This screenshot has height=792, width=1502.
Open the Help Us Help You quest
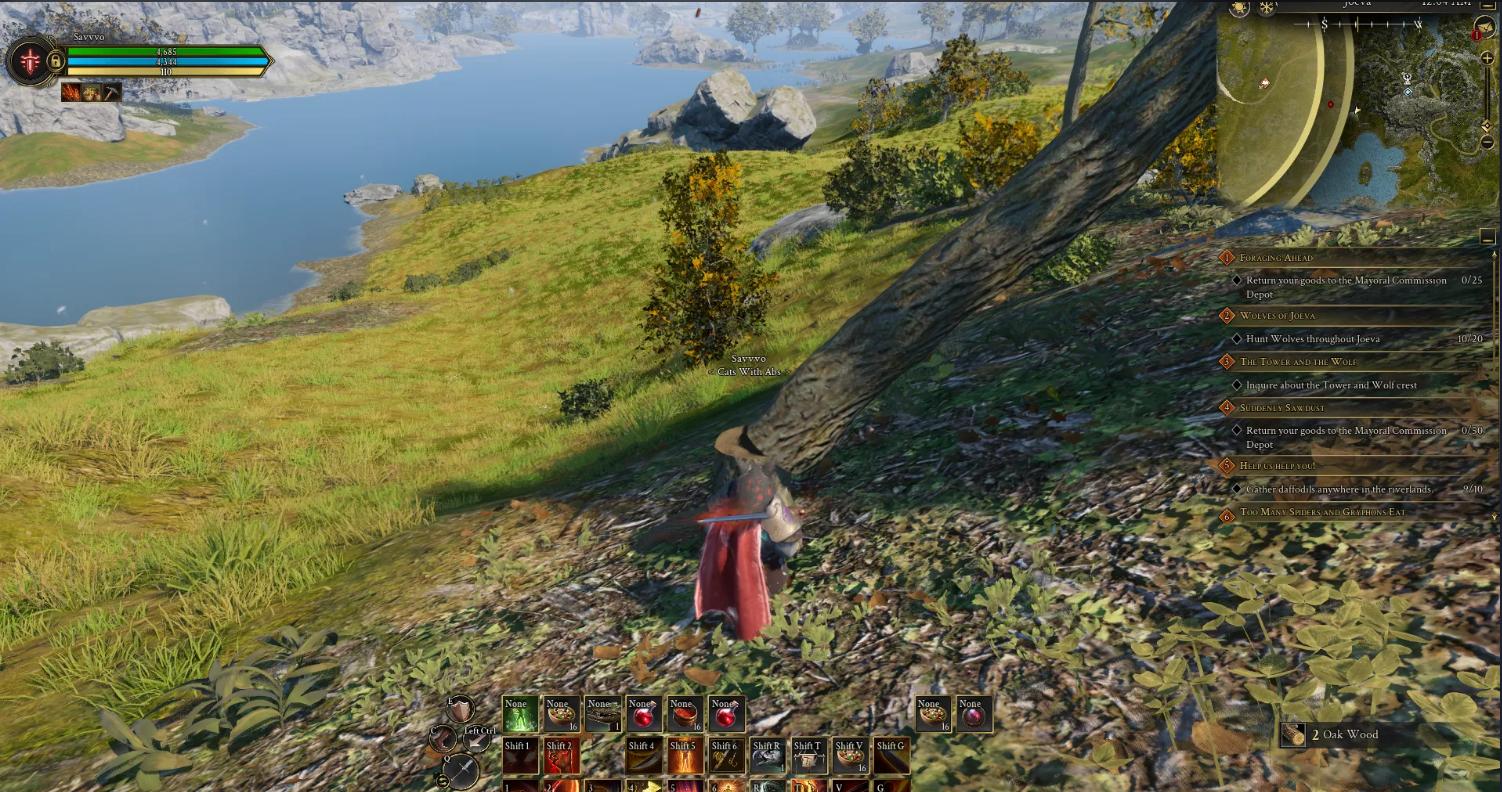coord(1277,466)
